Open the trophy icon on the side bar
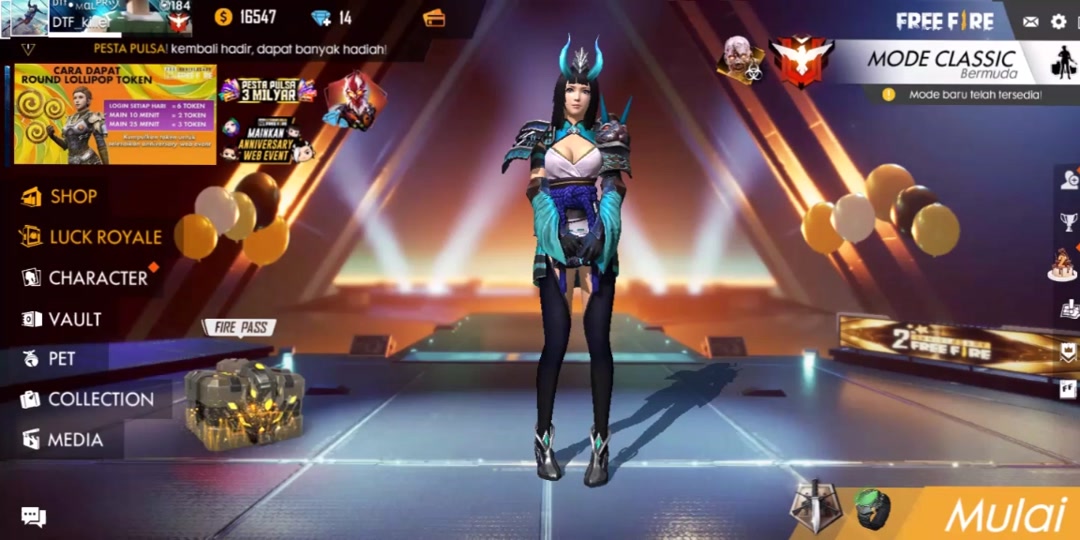 pos(1069,222)
